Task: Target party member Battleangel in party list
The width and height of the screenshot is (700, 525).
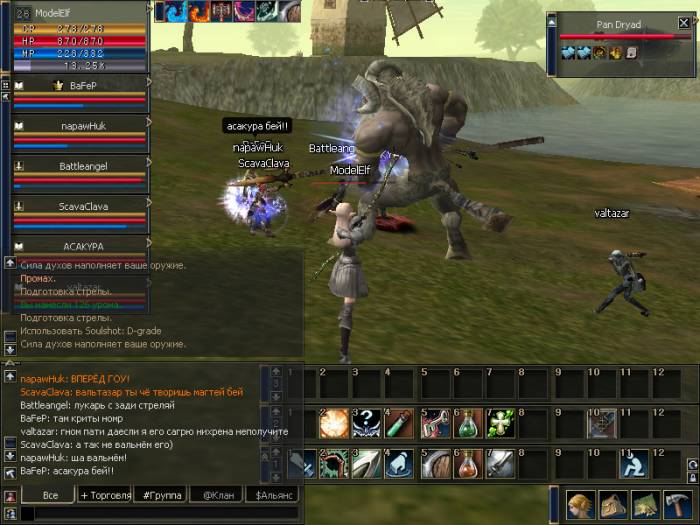Action: tap(82, 166)
